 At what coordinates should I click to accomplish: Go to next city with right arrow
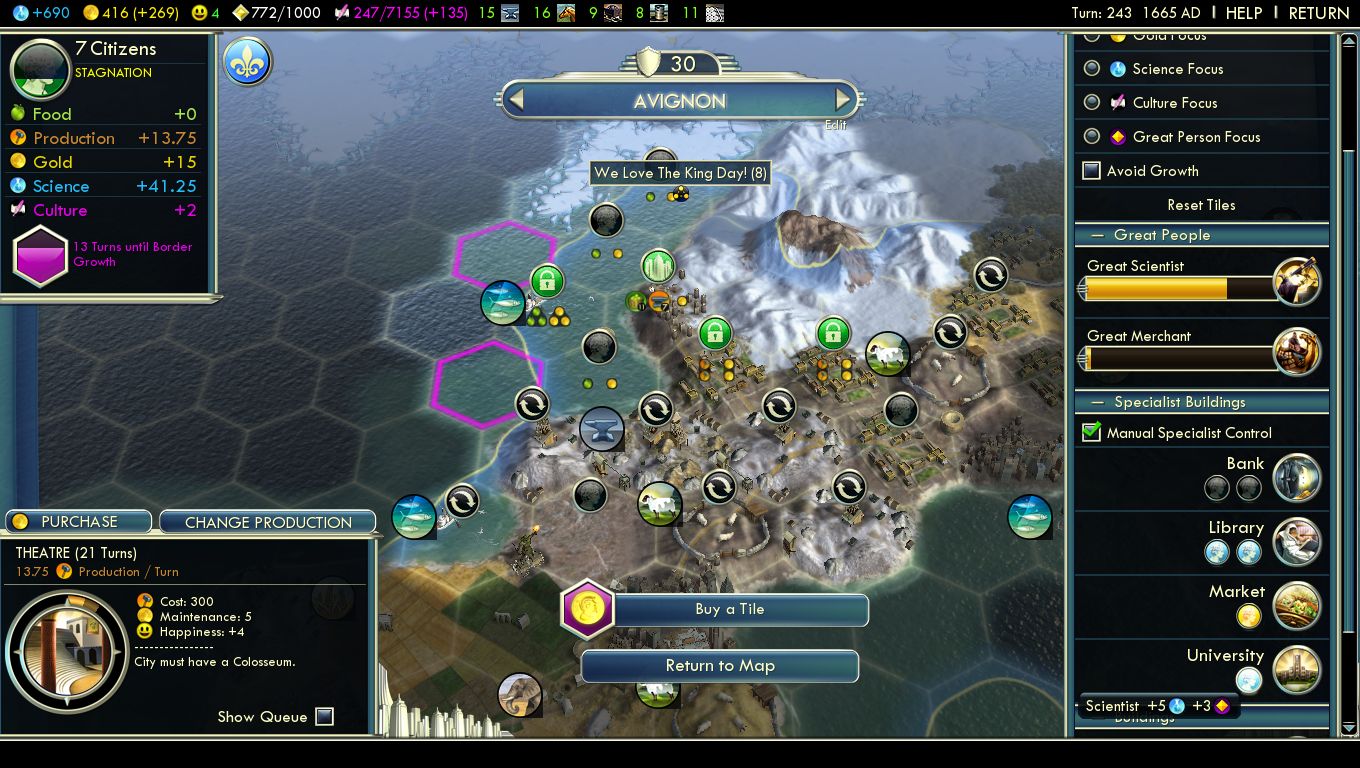(x=843, y=100)
